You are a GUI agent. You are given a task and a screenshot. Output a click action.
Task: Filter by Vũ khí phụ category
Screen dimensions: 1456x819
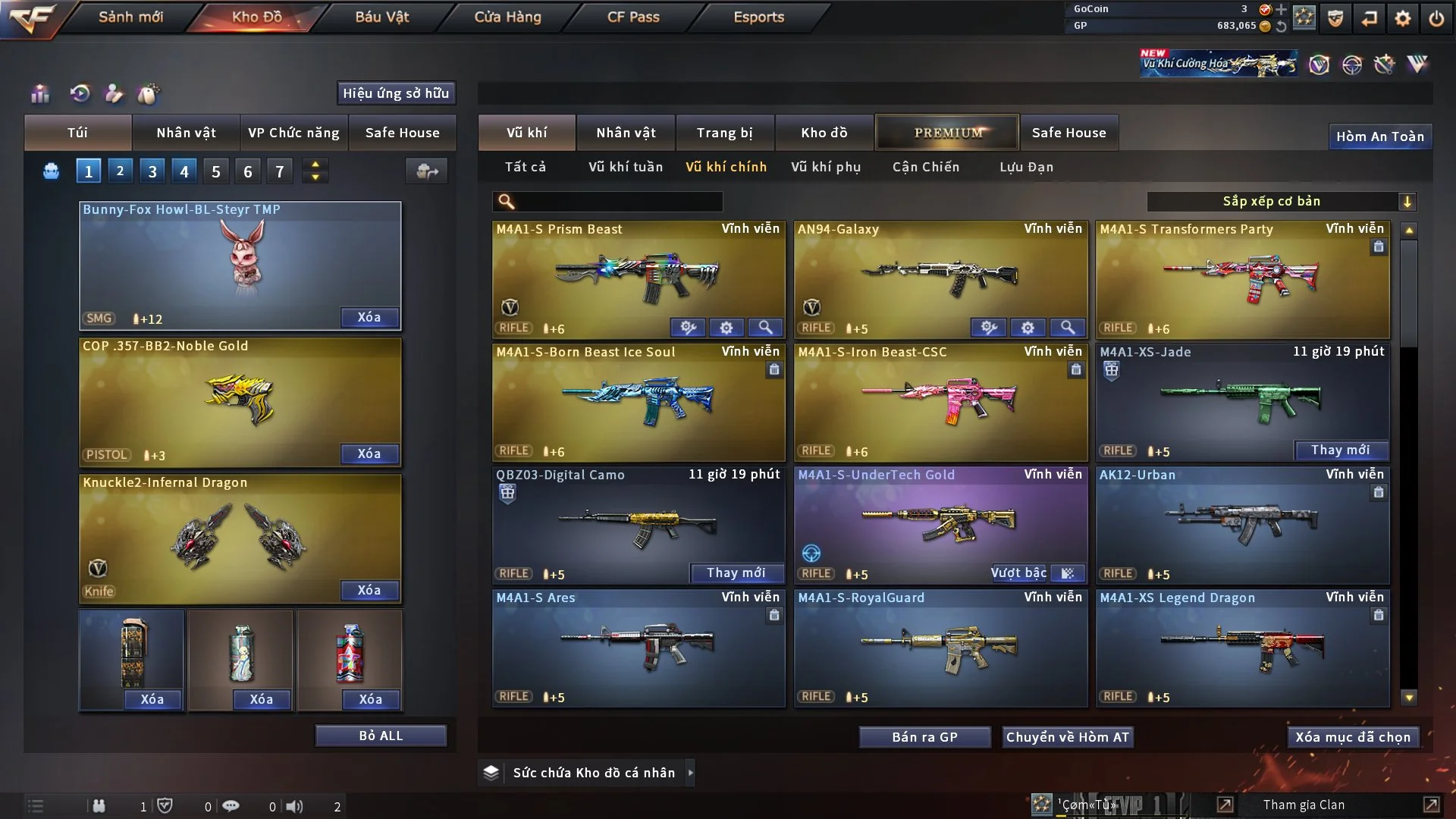click(826, 167)
